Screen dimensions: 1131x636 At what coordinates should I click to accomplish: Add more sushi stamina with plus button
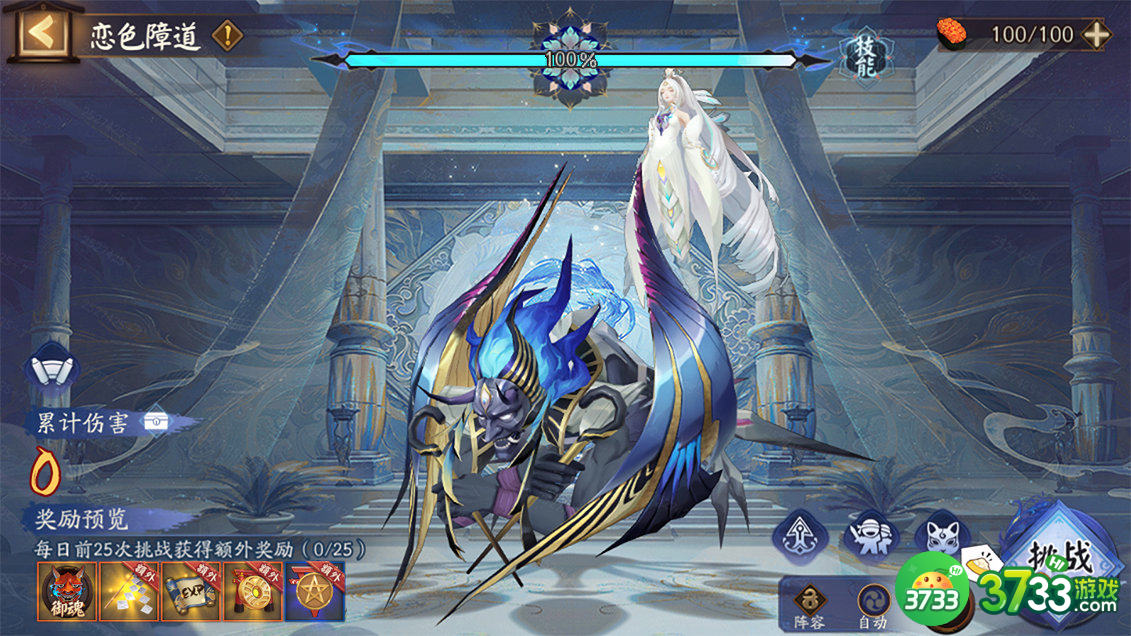pyautogui.click(x=1097, y=34)
